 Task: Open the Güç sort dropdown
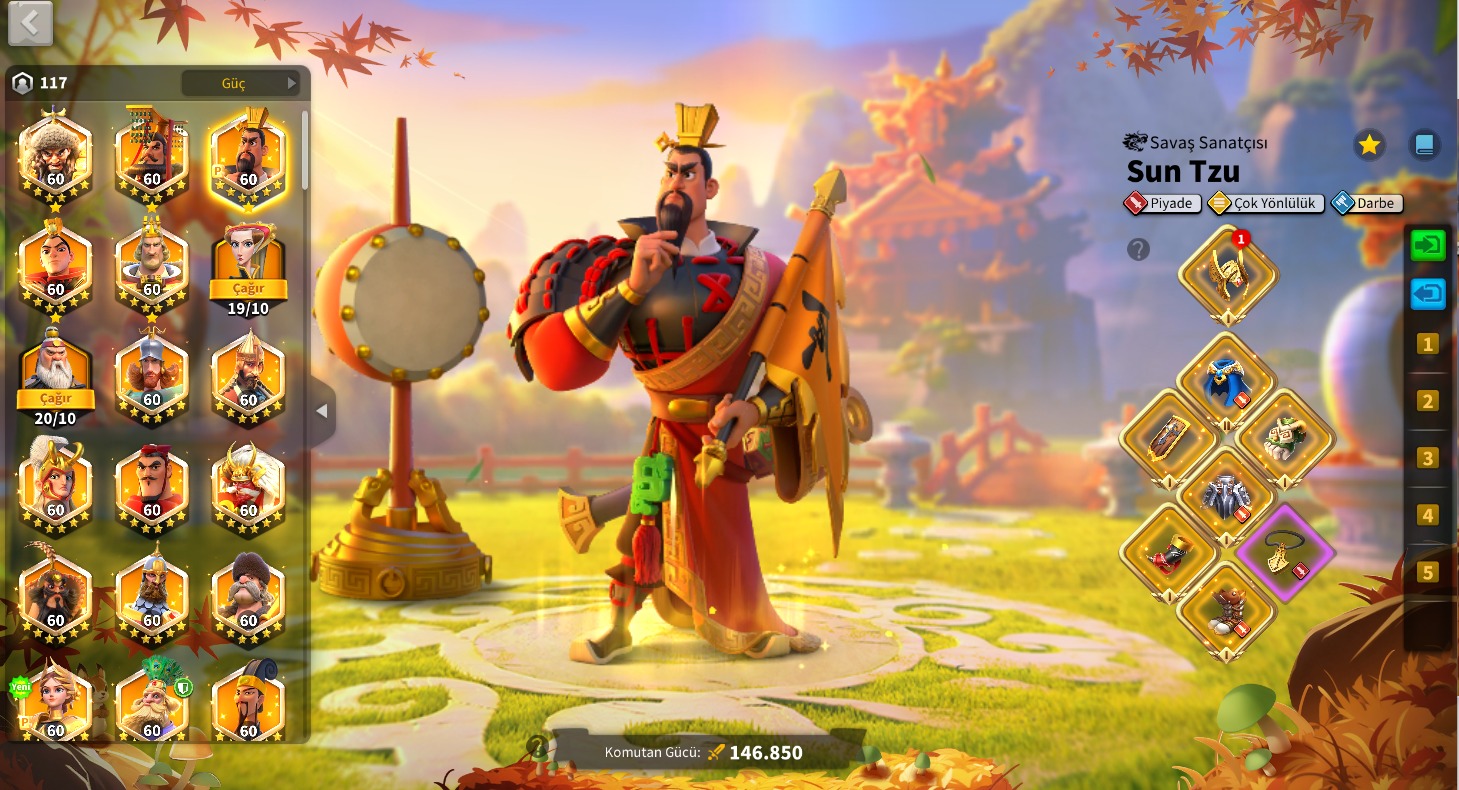pyautogui.click(x=241, y=83)
